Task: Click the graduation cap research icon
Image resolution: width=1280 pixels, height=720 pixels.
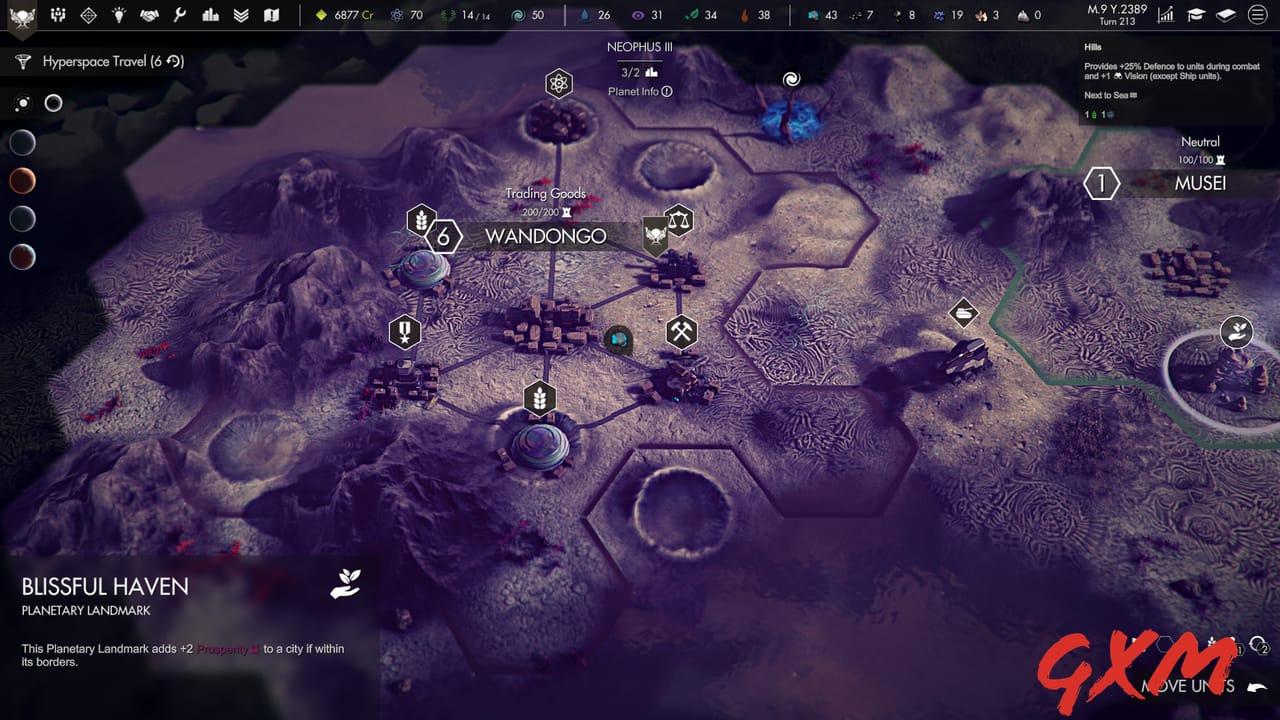Action: pyautogui.click(x=1195, y=15)
